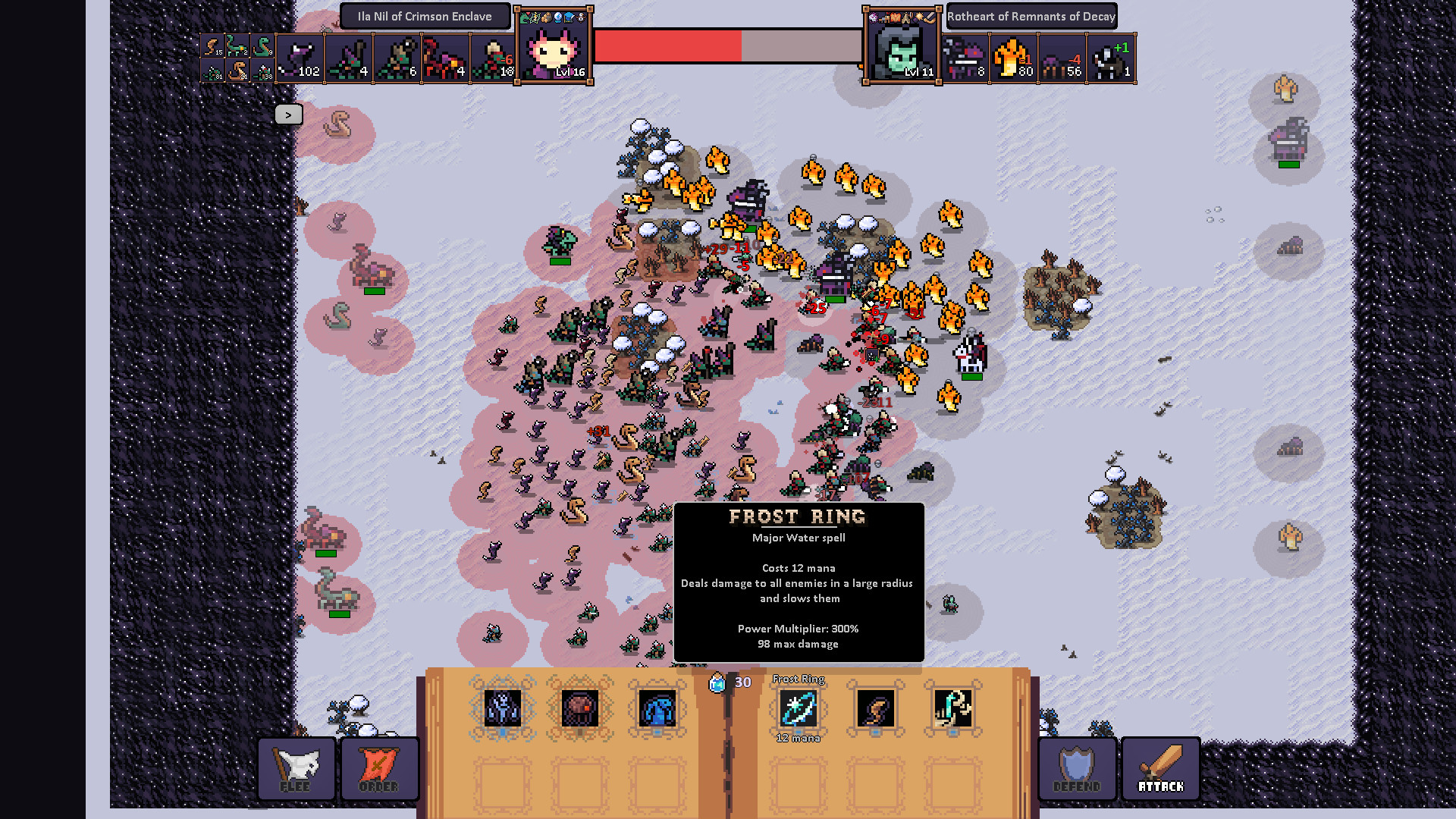Select the enemy flame unit stack of 80
The height and width of the screenshot is (819, 1456).
pos(1013,58)
